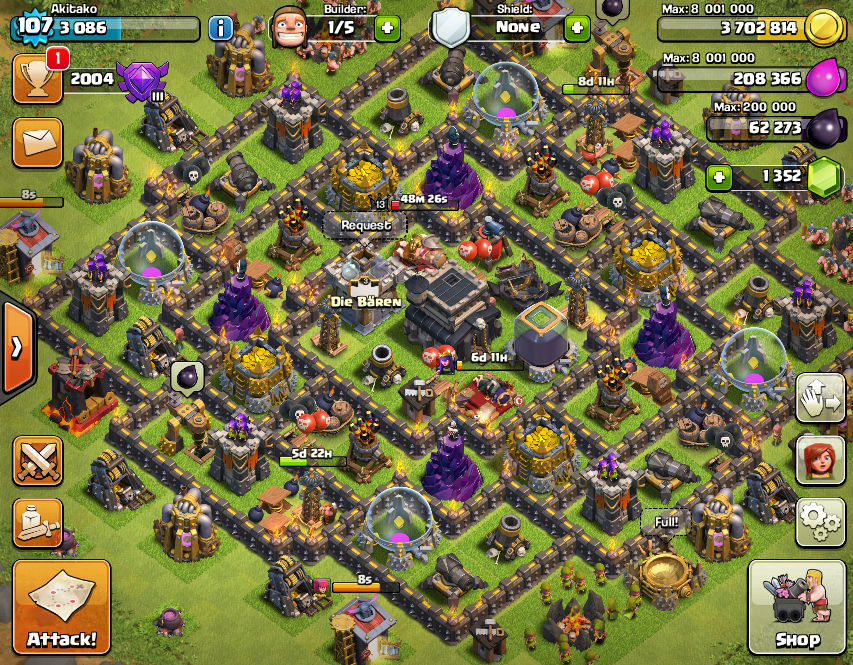Open the builder portrait status
Viewport: 853px width, 665px height.
click(x=288, y=27)
